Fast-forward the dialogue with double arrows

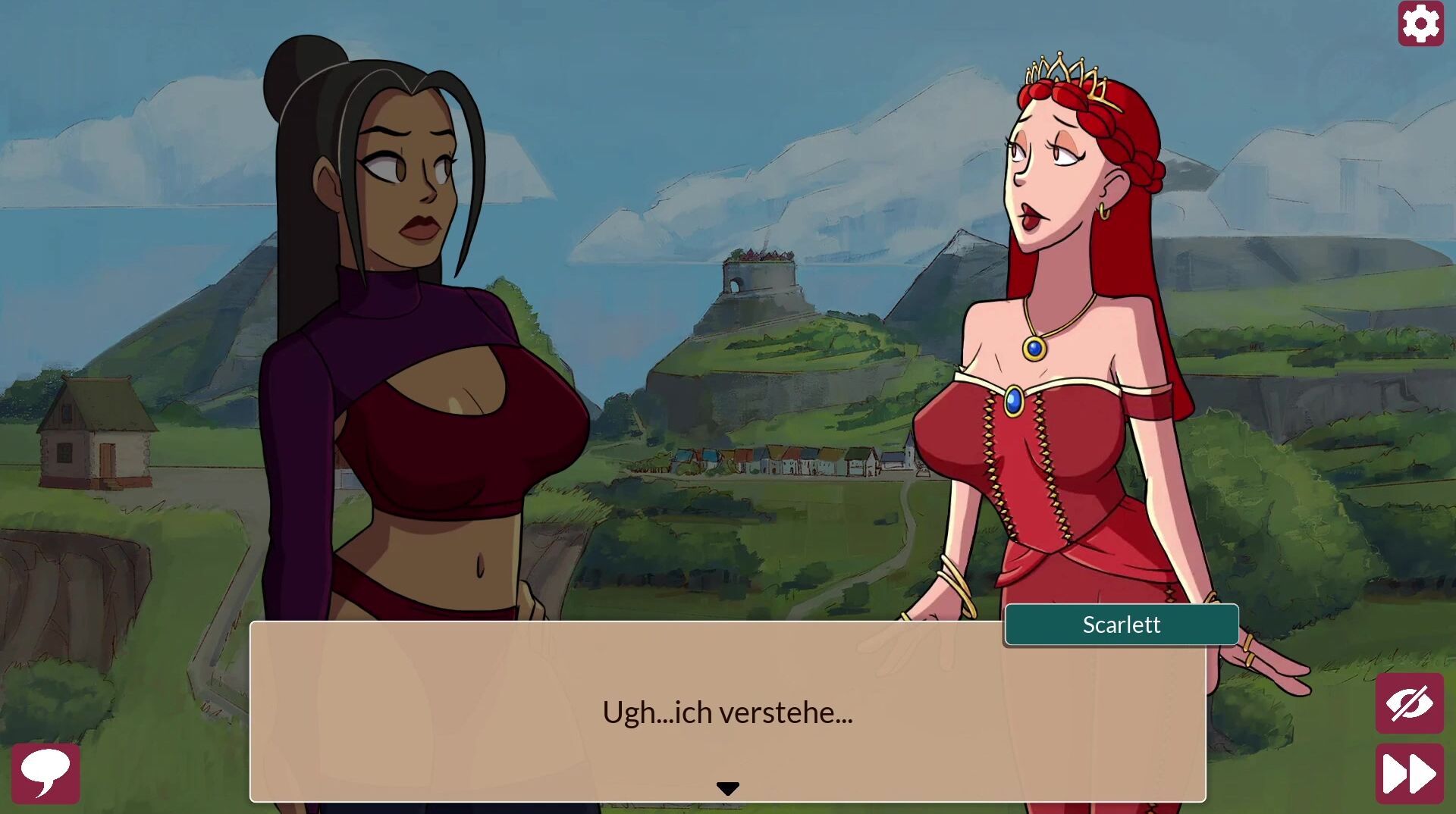pyautogui.click(x=1409, y=774)
